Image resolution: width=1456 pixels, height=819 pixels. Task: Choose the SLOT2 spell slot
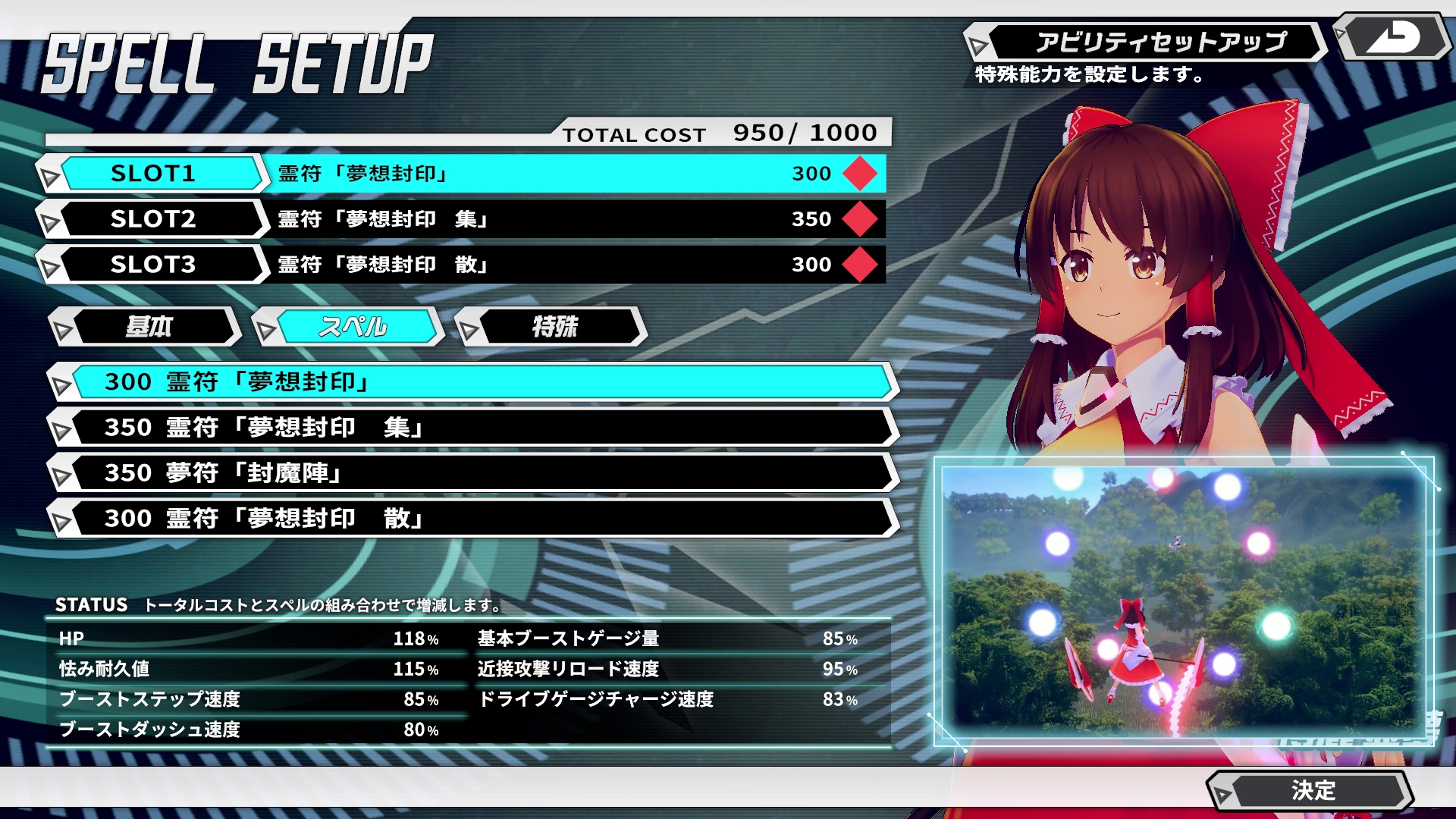click(153, 219)
